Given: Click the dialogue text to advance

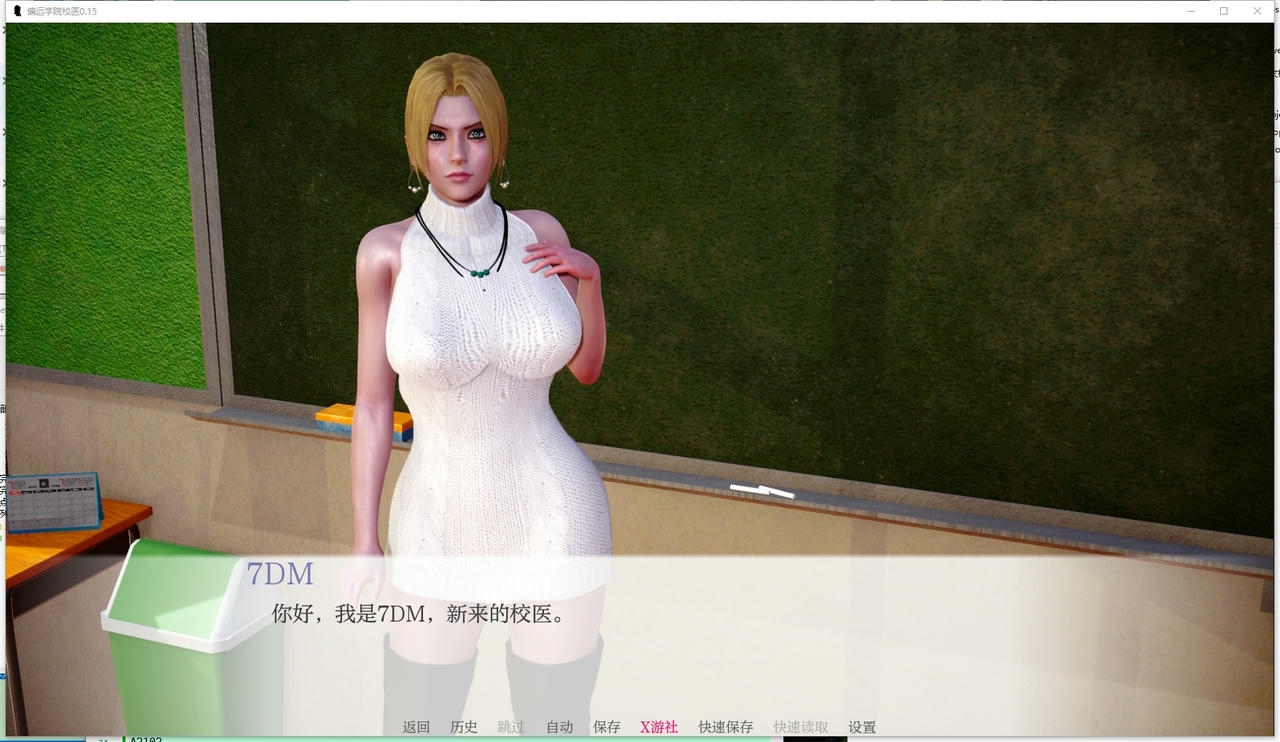Looking at the screenshot, I should (x=417, y=614).
